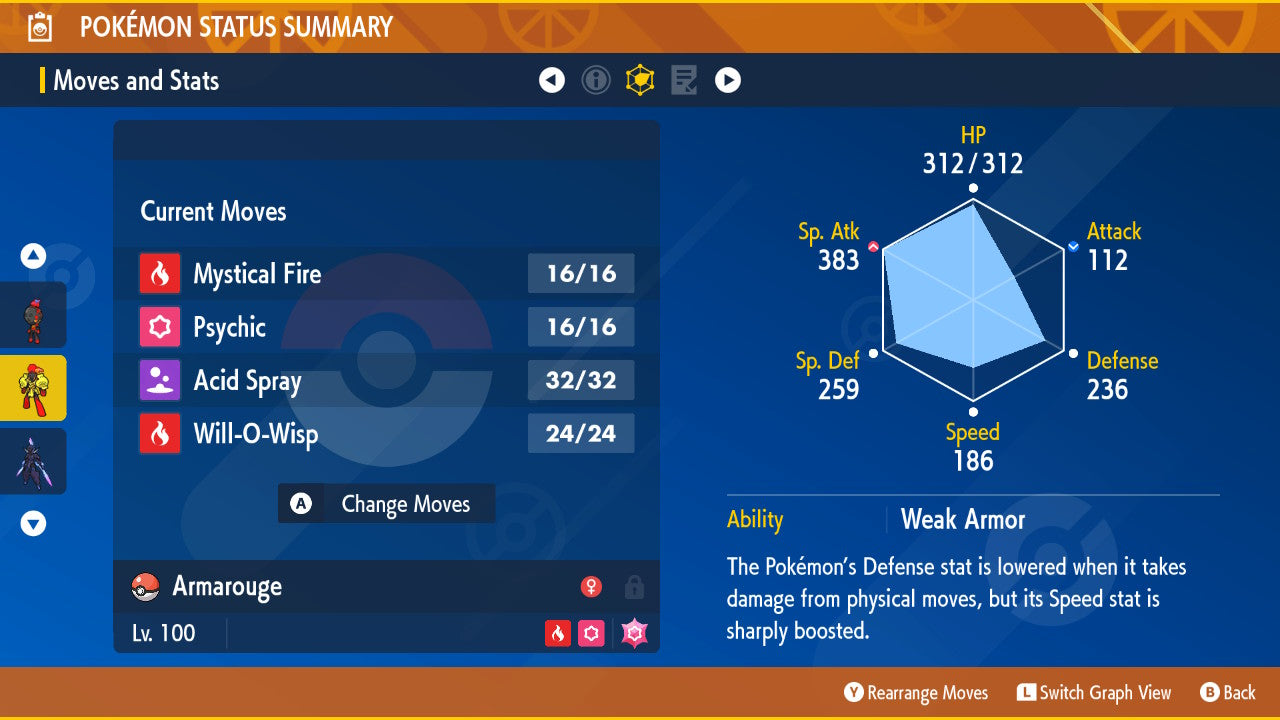Image resolution: width=1280 pixels, height=720 pixels.
Task: Select the Acid Spray poison-type icon
Action: tap(159, 380)
